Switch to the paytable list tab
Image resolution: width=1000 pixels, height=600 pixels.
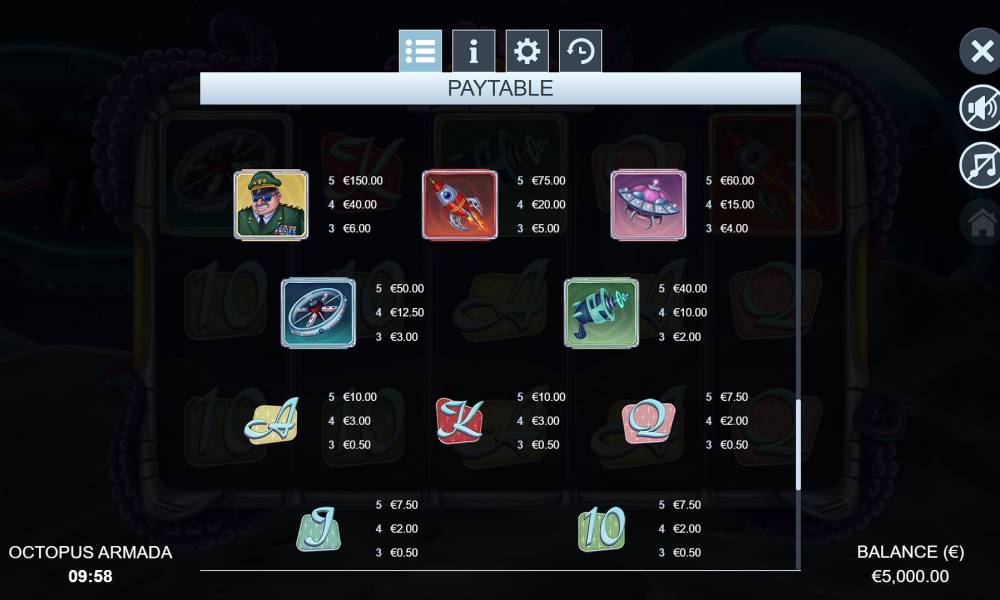[x=420, y=51]
